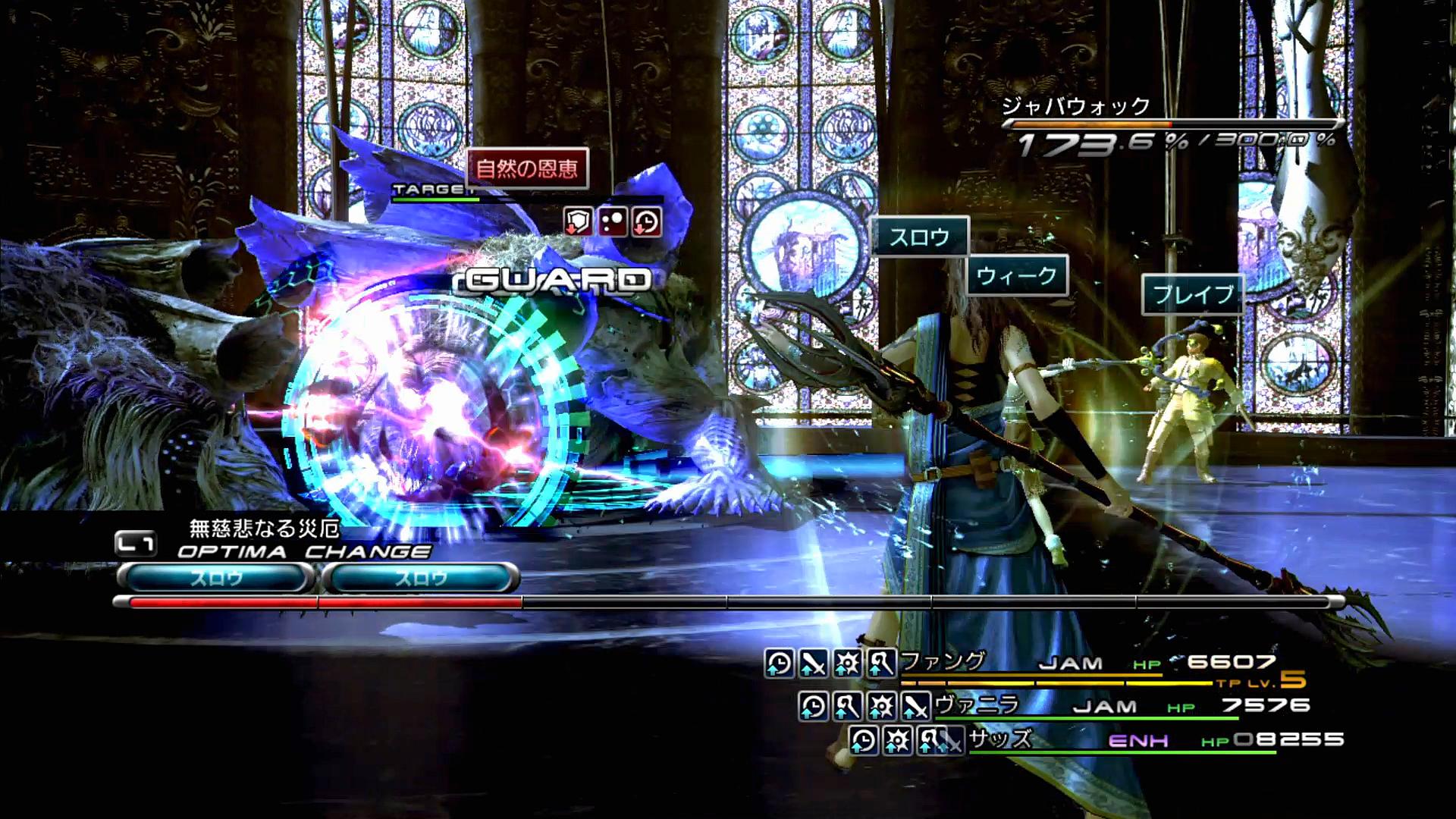This screenshot has width=1456, height=819.
Task: Click the TARGET marker above the enemy
Action: 428,189
